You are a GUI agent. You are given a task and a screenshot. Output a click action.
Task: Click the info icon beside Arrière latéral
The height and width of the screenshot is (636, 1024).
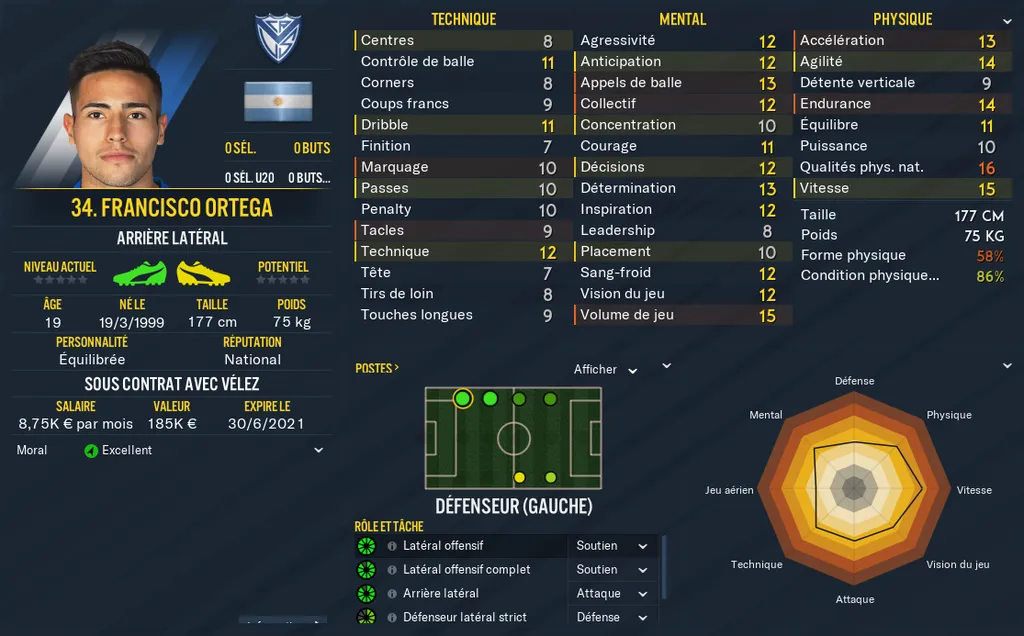point(391,594)
